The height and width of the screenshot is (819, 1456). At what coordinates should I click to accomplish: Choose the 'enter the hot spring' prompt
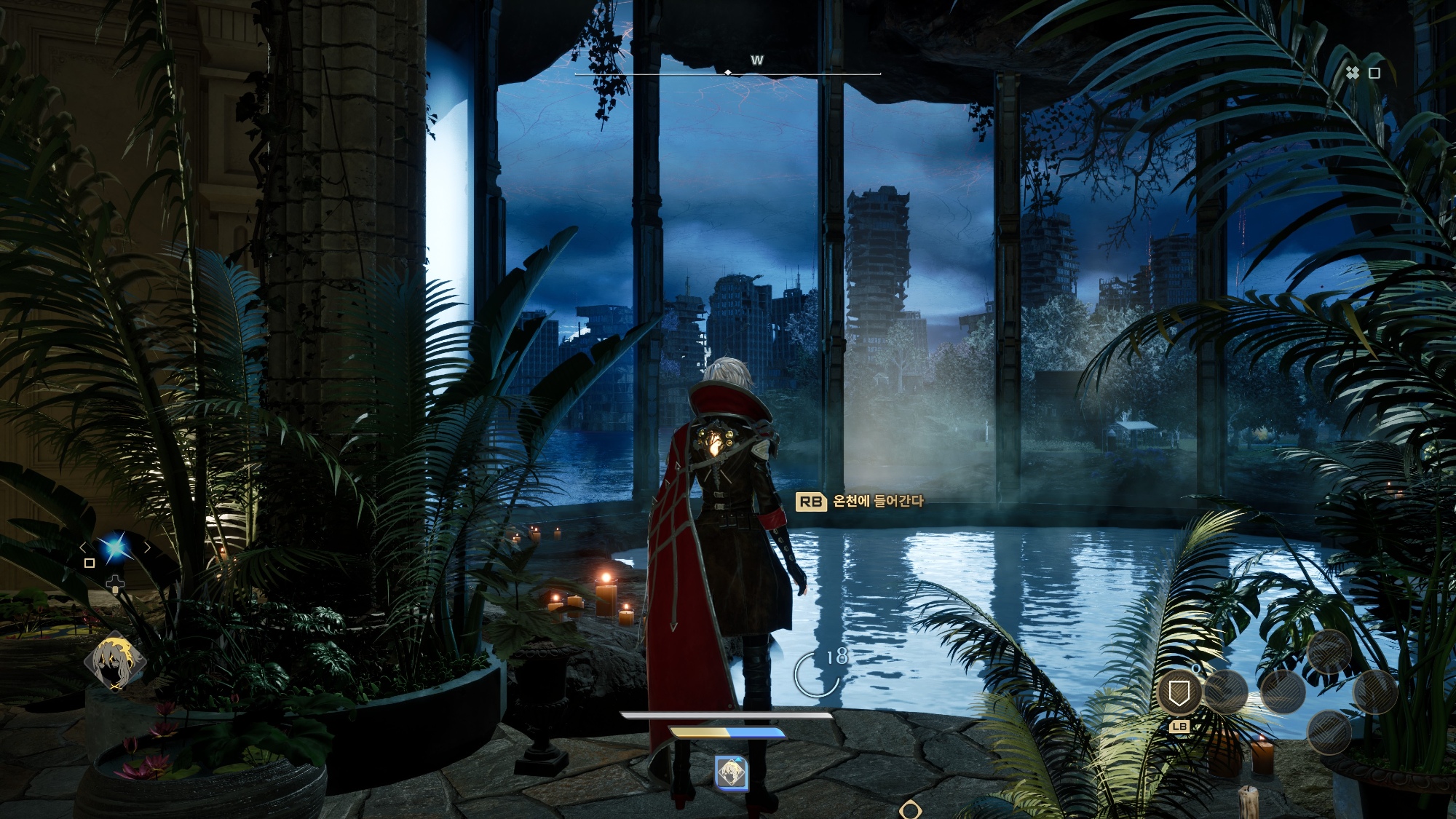(x=860, y=501)
